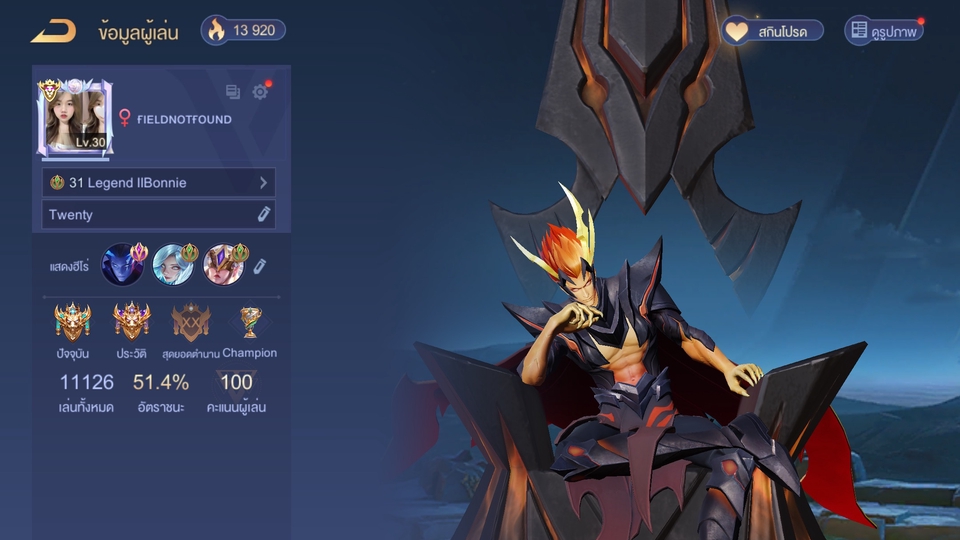
Task: Select the first showcased dark blue hero
Action: click(x=122, y=265)
